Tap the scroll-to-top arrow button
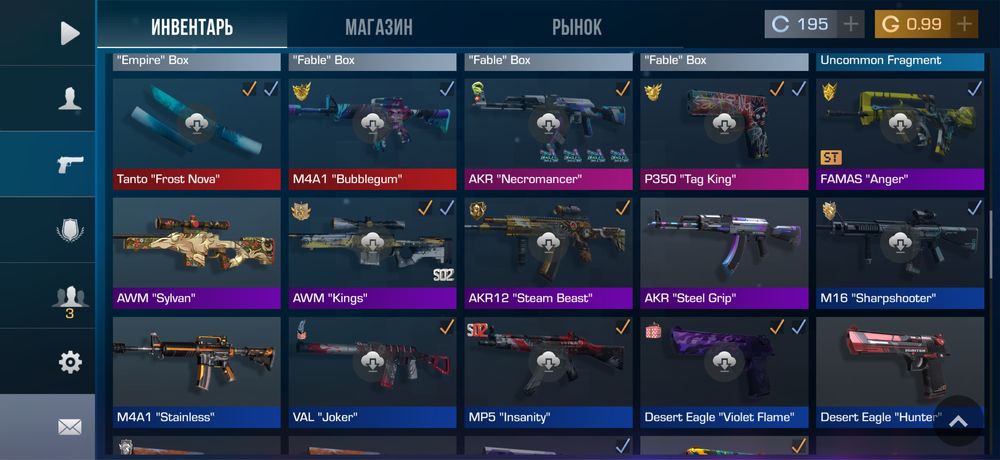The height and width of the screenshot is (460, 1000). point(958,421)
